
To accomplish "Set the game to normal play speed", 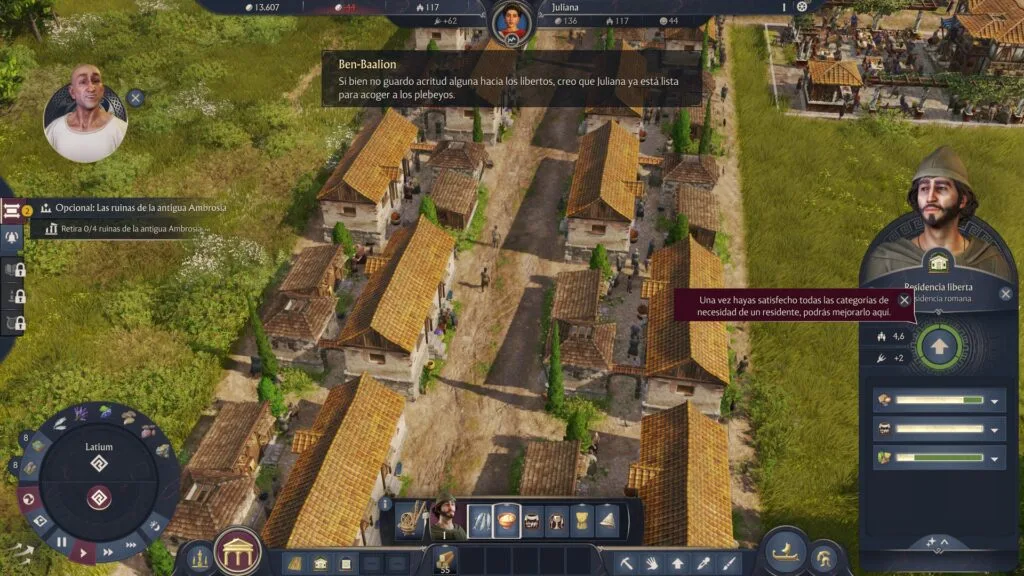I will pyautogui.click(x=85, y=552).
